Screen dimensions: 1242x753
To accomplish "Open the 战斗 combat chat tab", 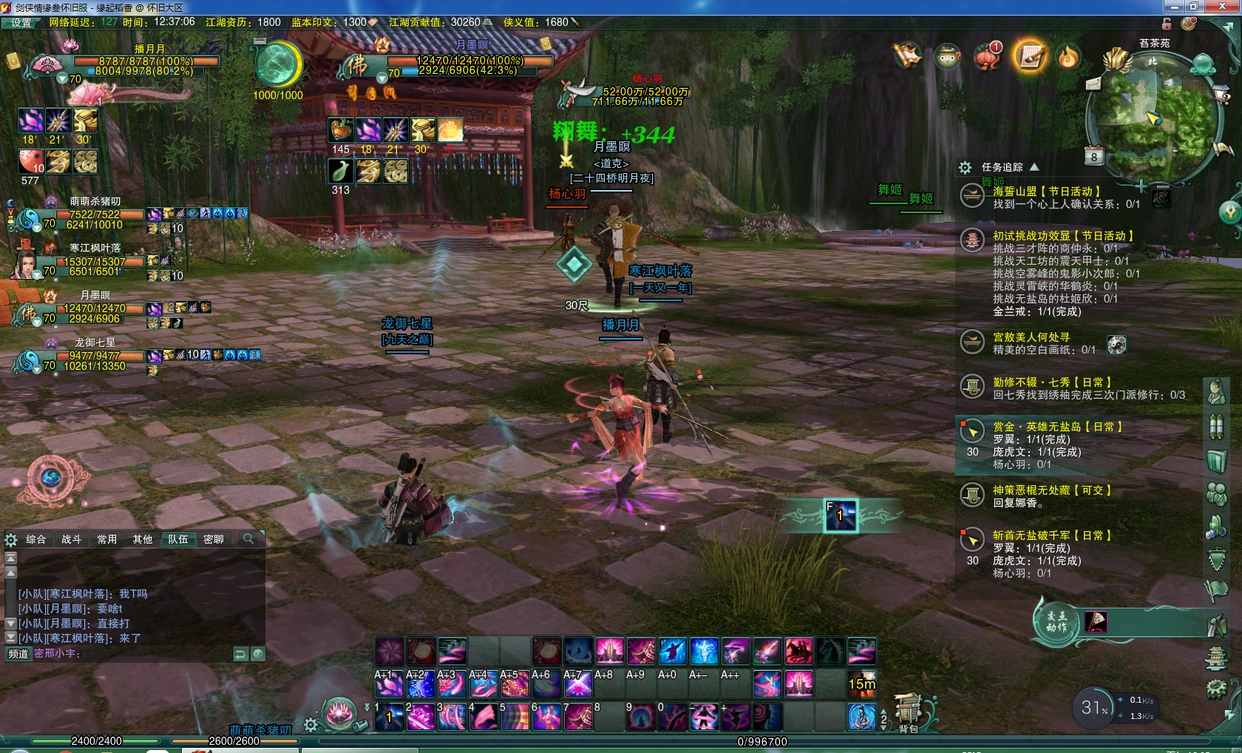I will coord(72,539).
